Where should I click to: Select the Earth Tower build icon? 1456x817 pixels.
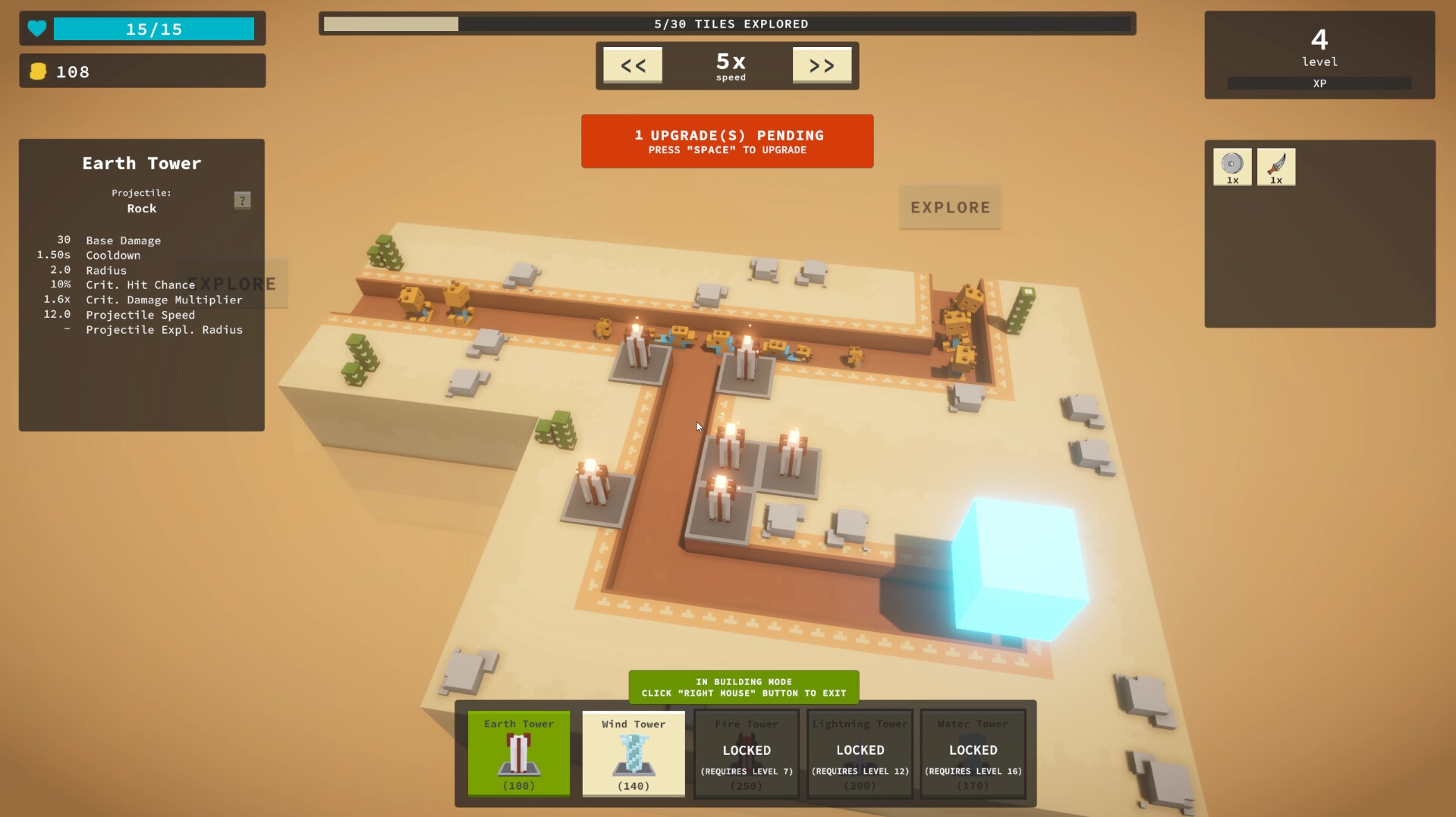tap(518, 755)
